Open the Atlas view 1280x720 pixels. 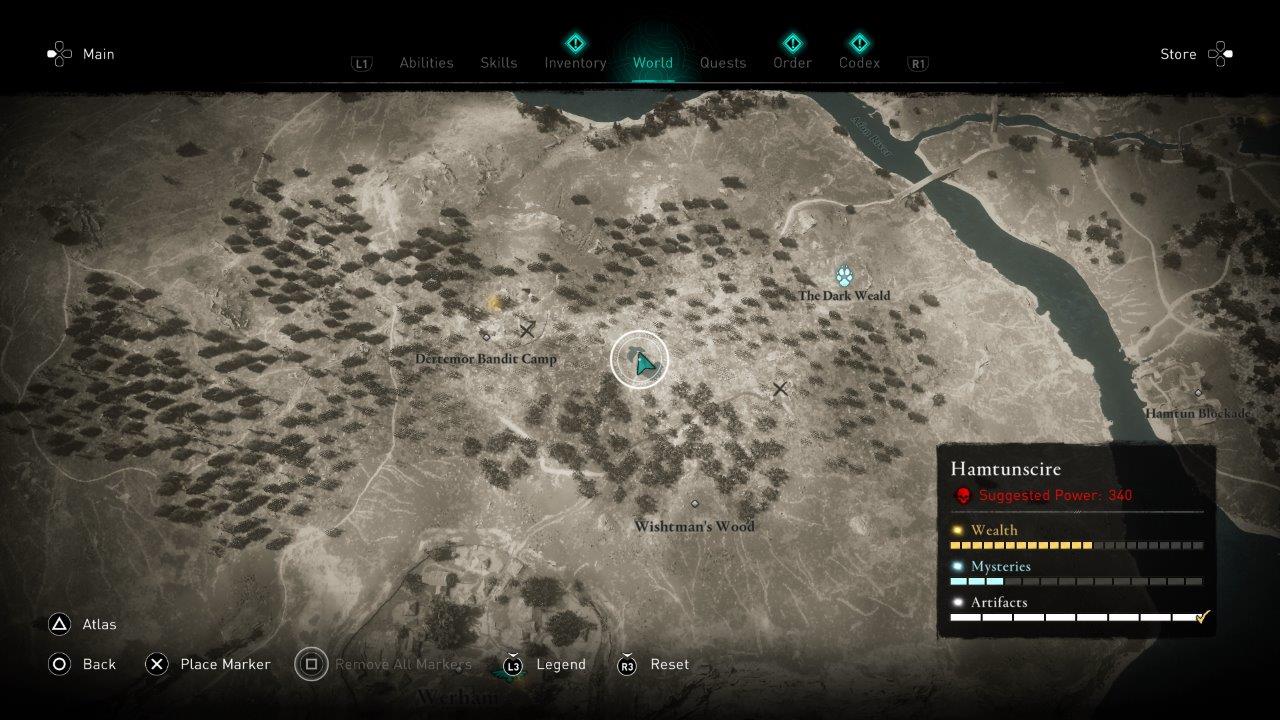tap(99, 624)
